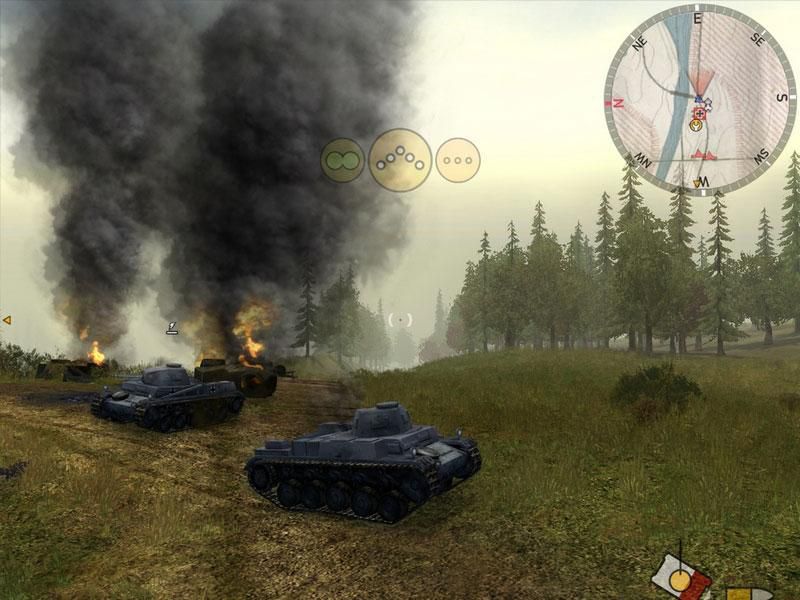The height and width of the screenshot is (600, 800).
Task: Pick the three-dot line formation icon
Action: tap(458, 160)
